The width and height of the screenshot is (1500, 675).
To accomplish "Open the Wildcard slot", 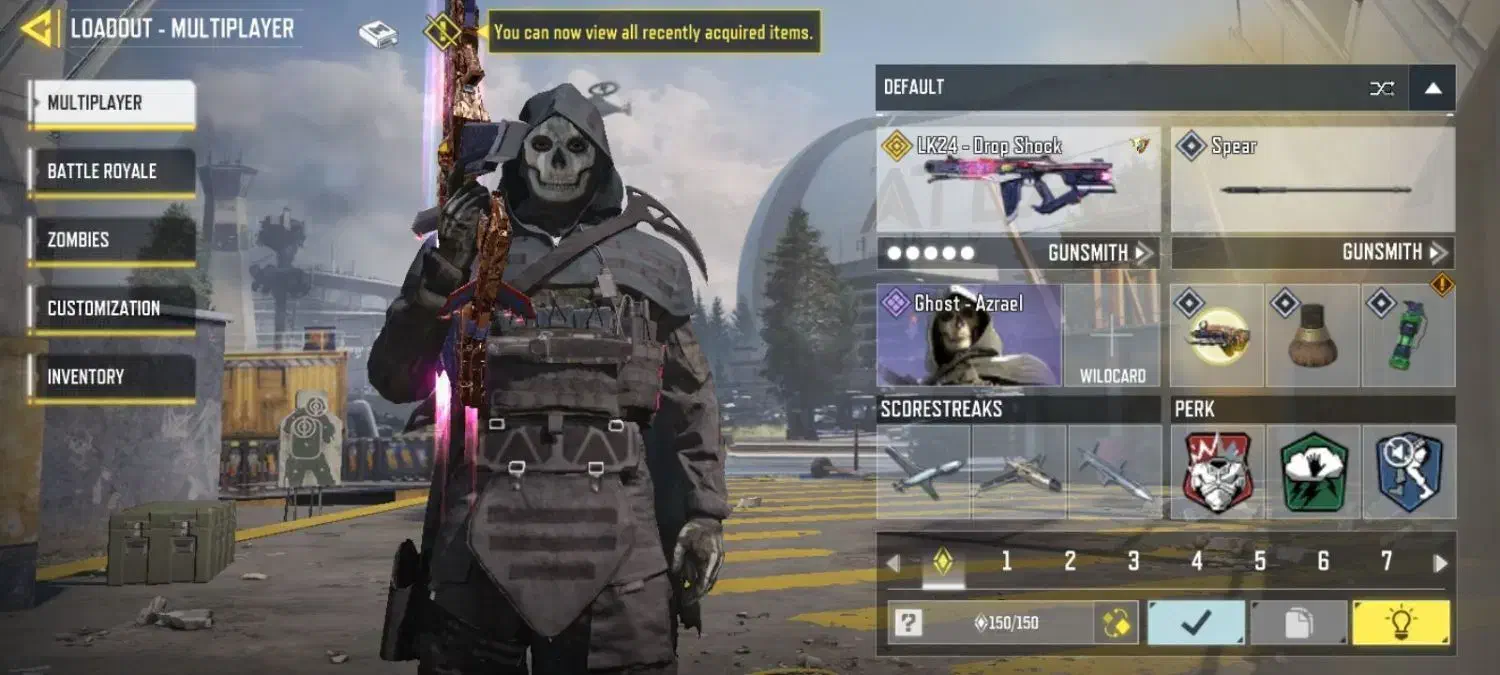I will point(1112,336).
